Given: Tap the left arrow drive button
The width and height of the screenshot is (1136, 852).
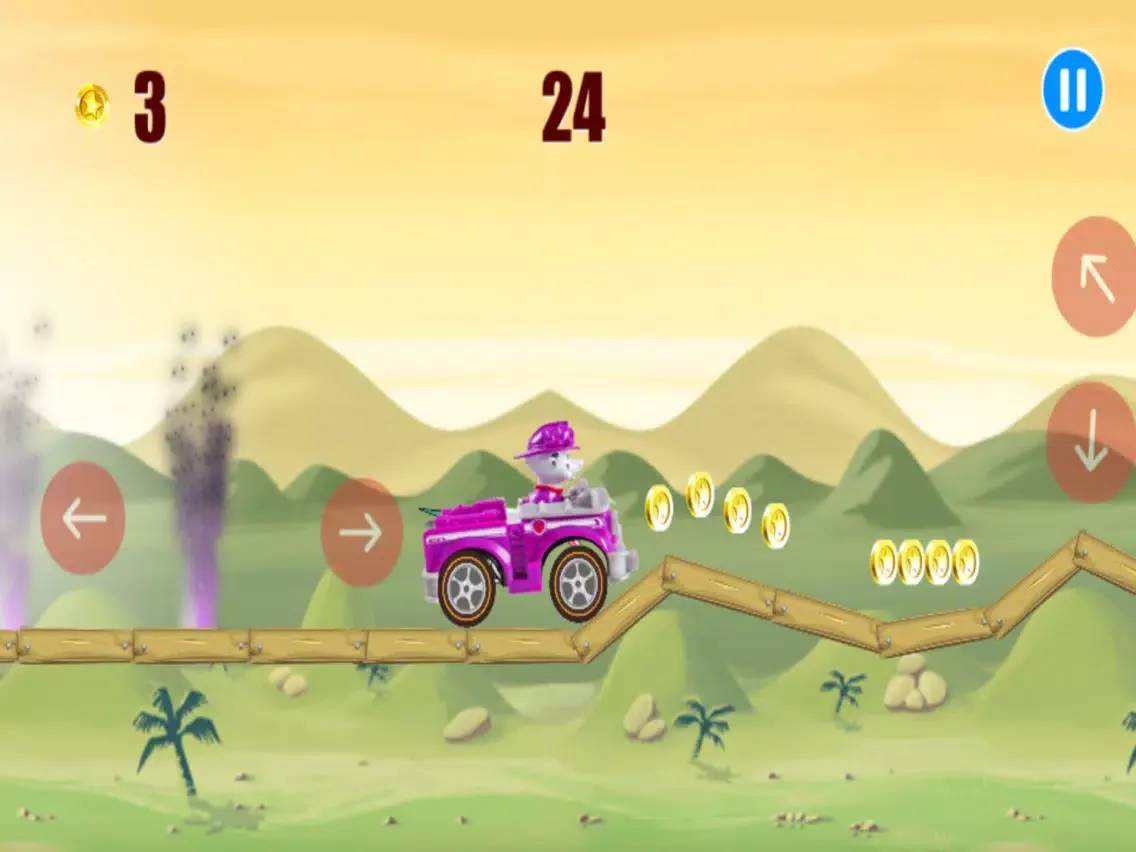Looking at the screenshot, I should pyautogui.click(x=83, y=518).
